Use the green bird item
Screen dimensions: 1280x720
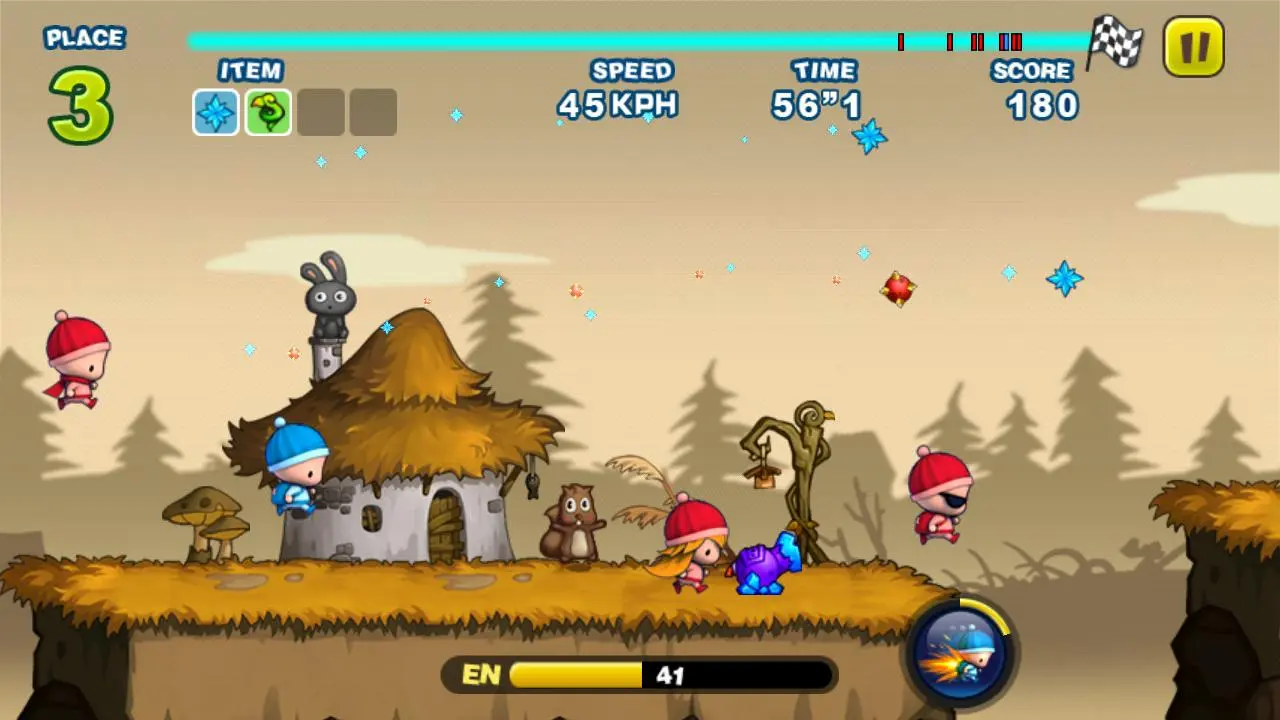coord(268,111)
